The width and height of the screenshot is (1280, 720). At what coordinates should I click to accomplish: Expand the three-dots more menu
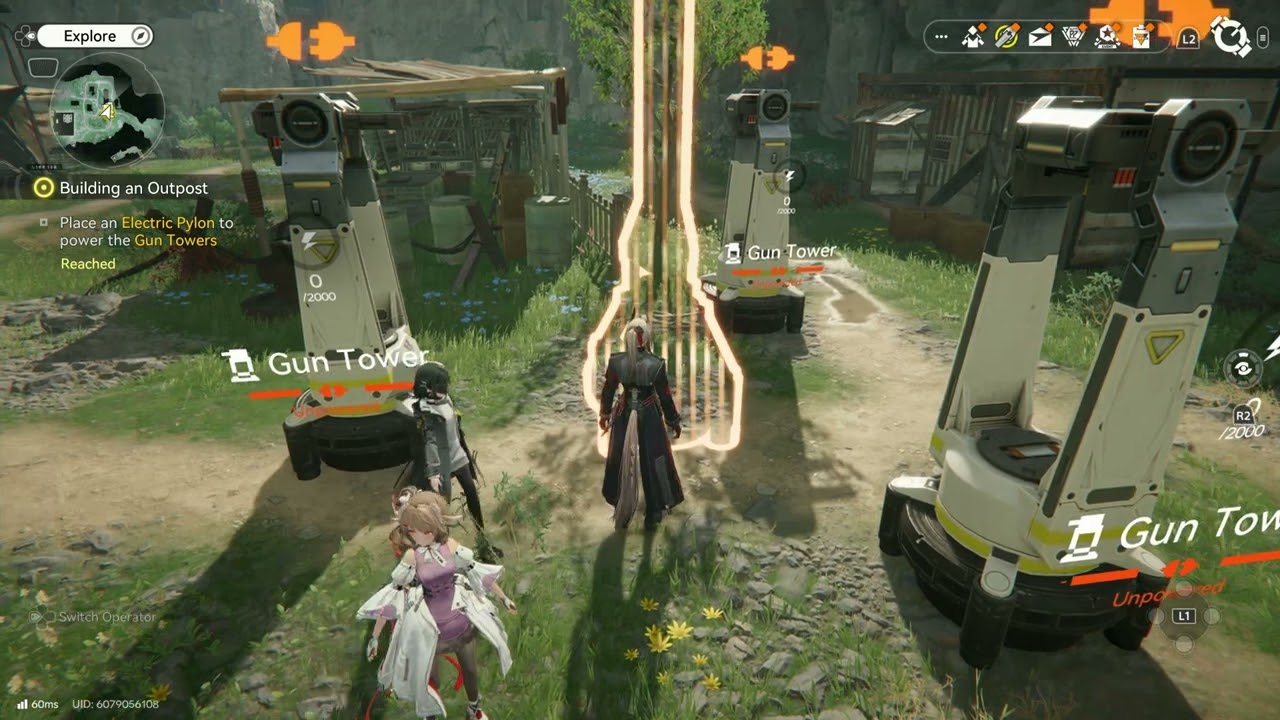point(941,37)
